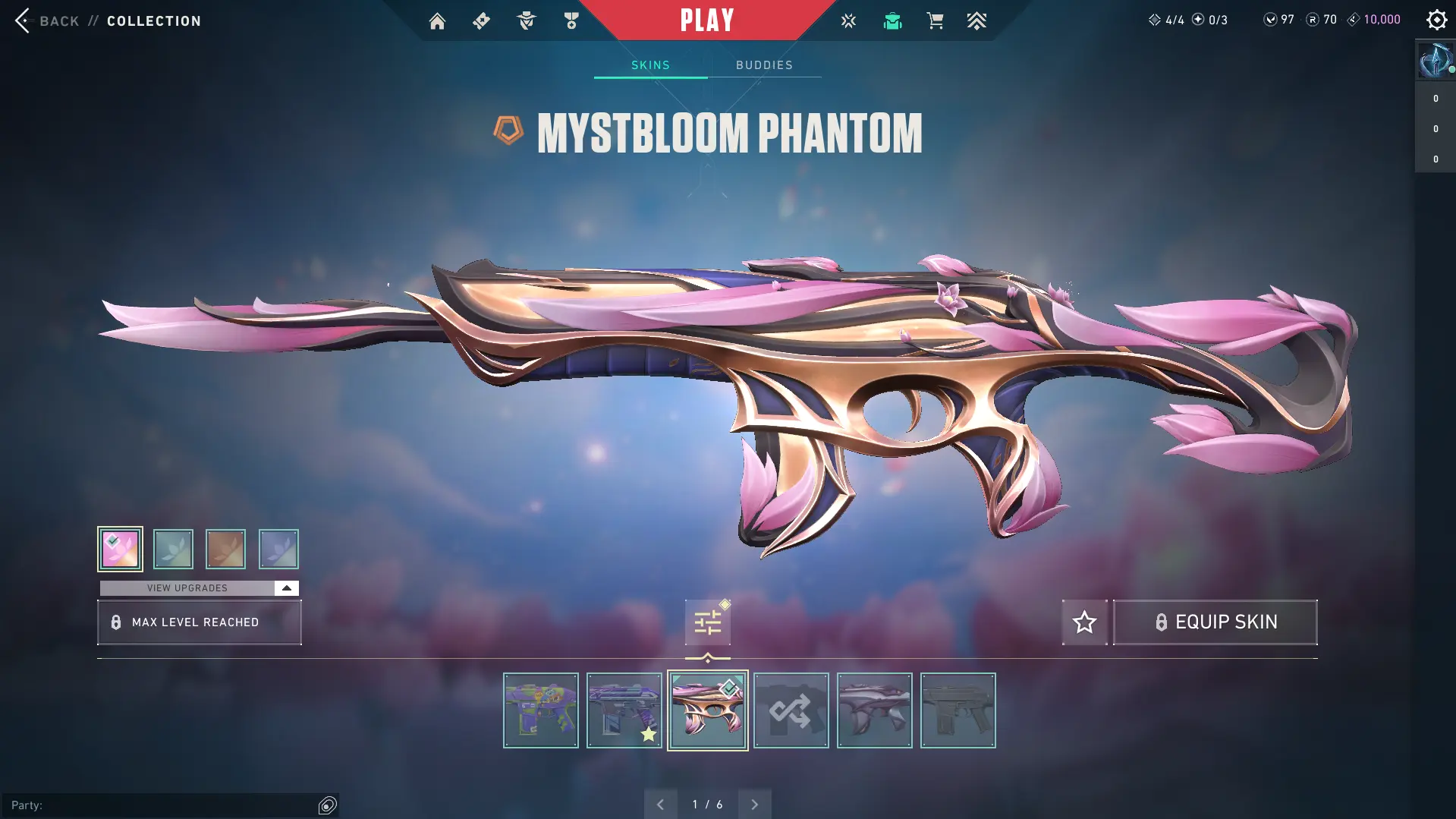Open the Home screen
Viewport: 1456px width, 819px height.
pos(437,20)
